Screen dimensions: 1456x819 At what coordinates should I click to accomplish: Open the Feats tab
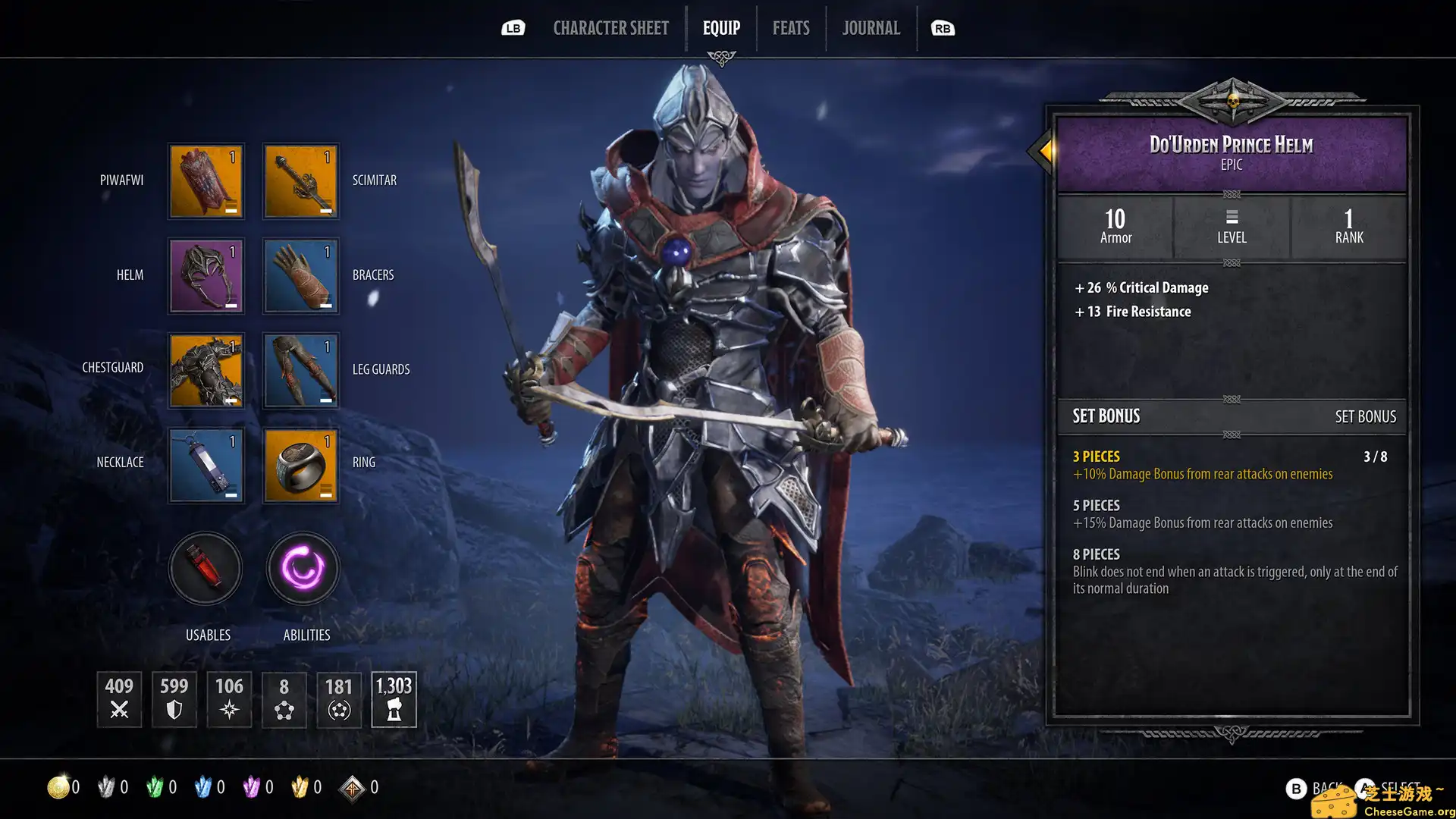[790, 28]
